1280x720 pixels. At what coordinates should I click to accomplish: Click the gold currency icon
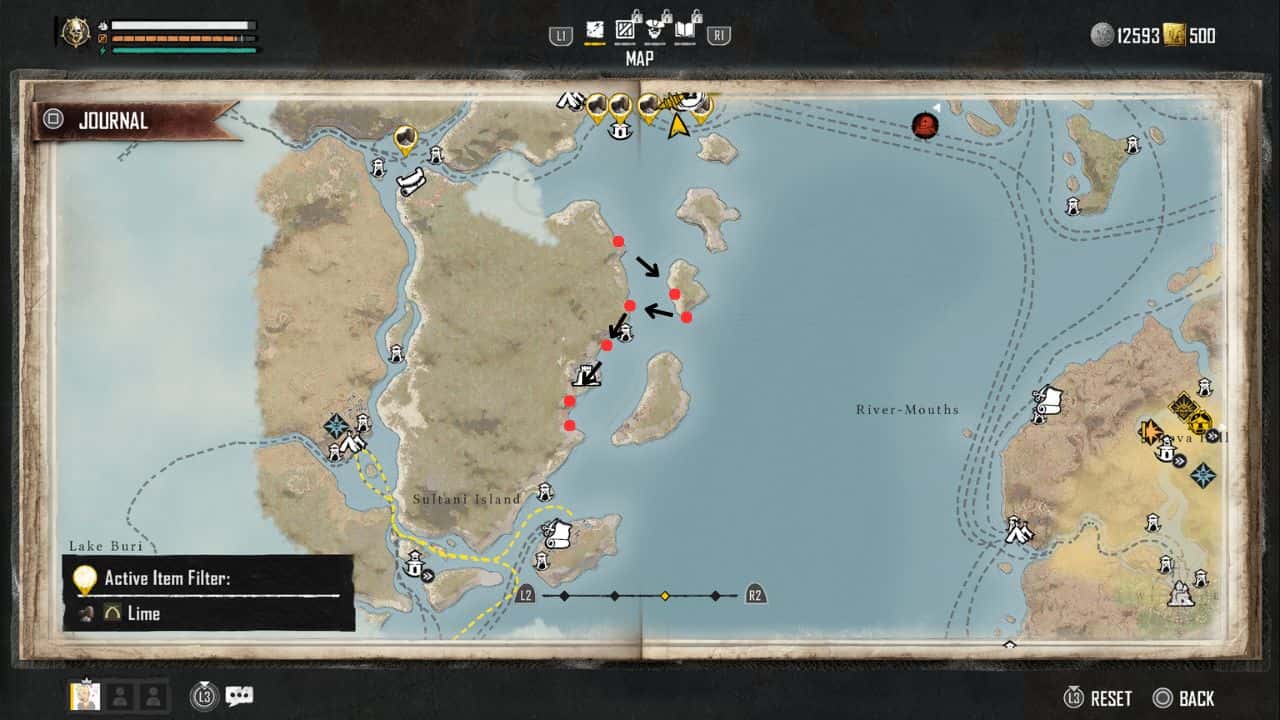pyautogui.click(x=1174, y=35)
